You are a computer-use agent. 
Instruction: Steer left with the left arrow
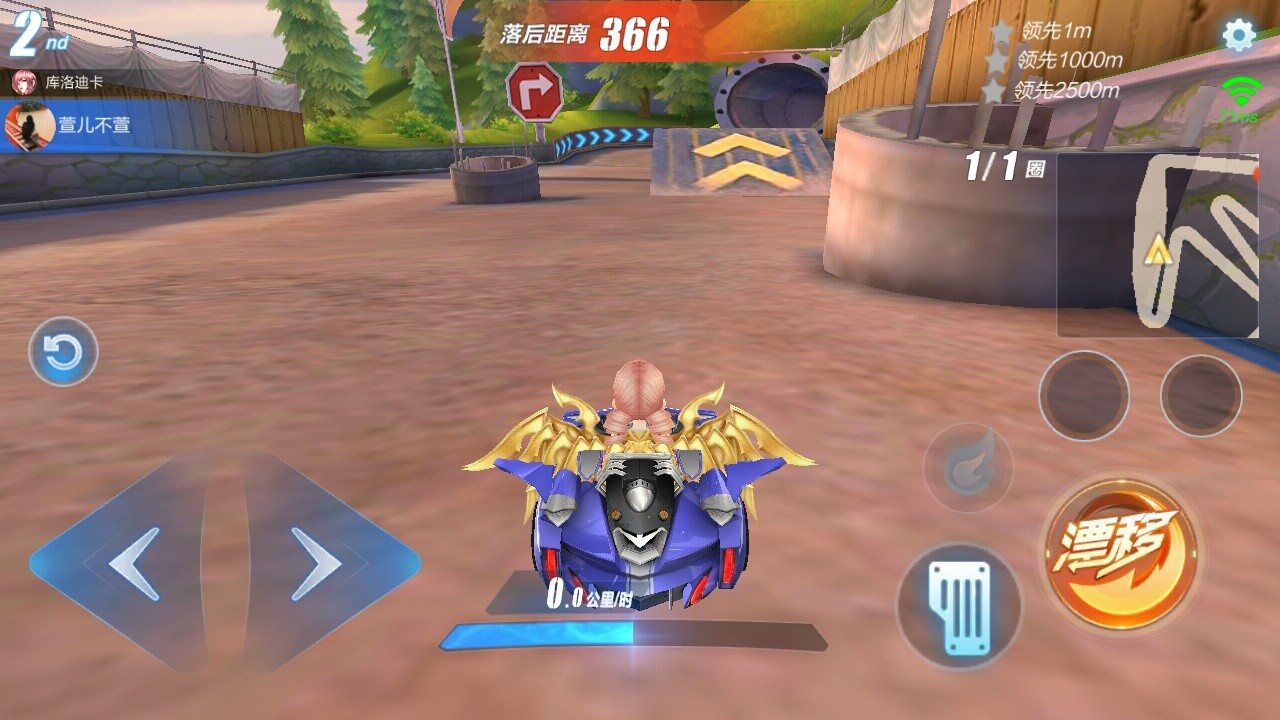click(x=132, y=564)
